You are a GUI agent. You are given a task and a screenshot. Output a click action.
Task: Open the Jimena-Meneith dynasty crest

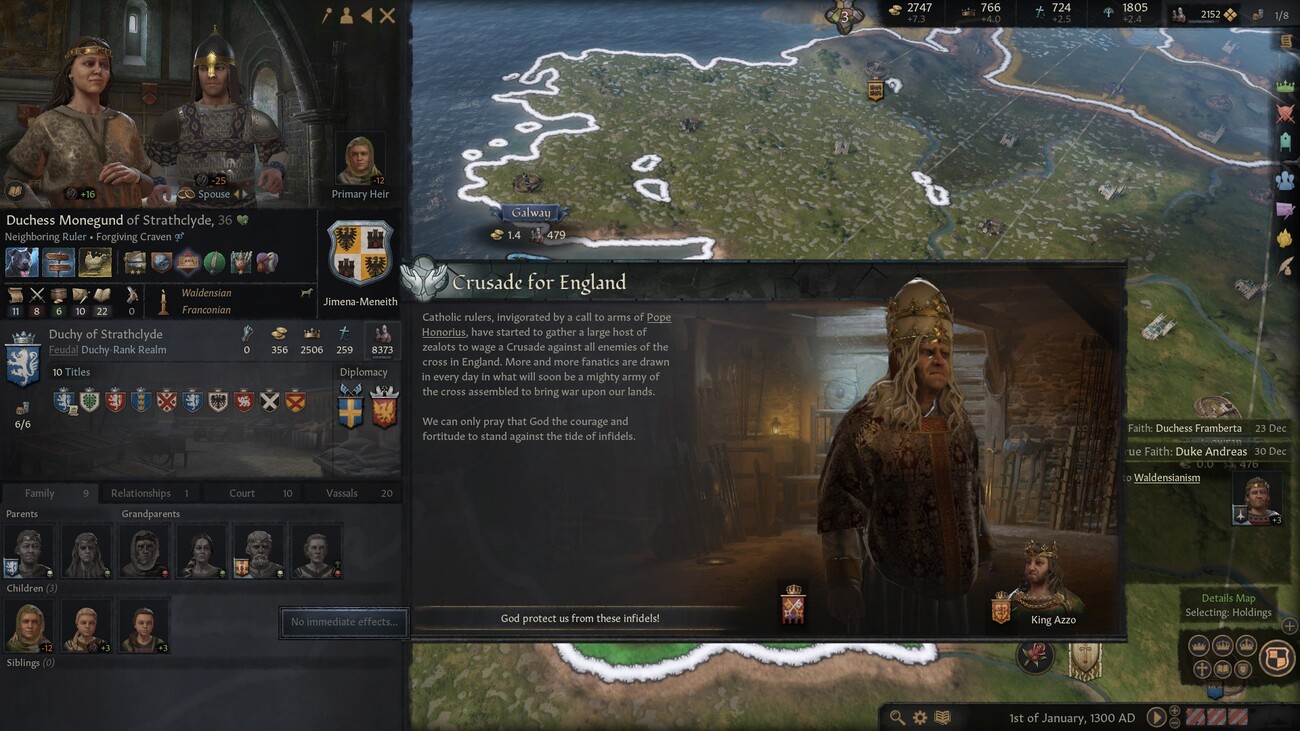point(360,253)
